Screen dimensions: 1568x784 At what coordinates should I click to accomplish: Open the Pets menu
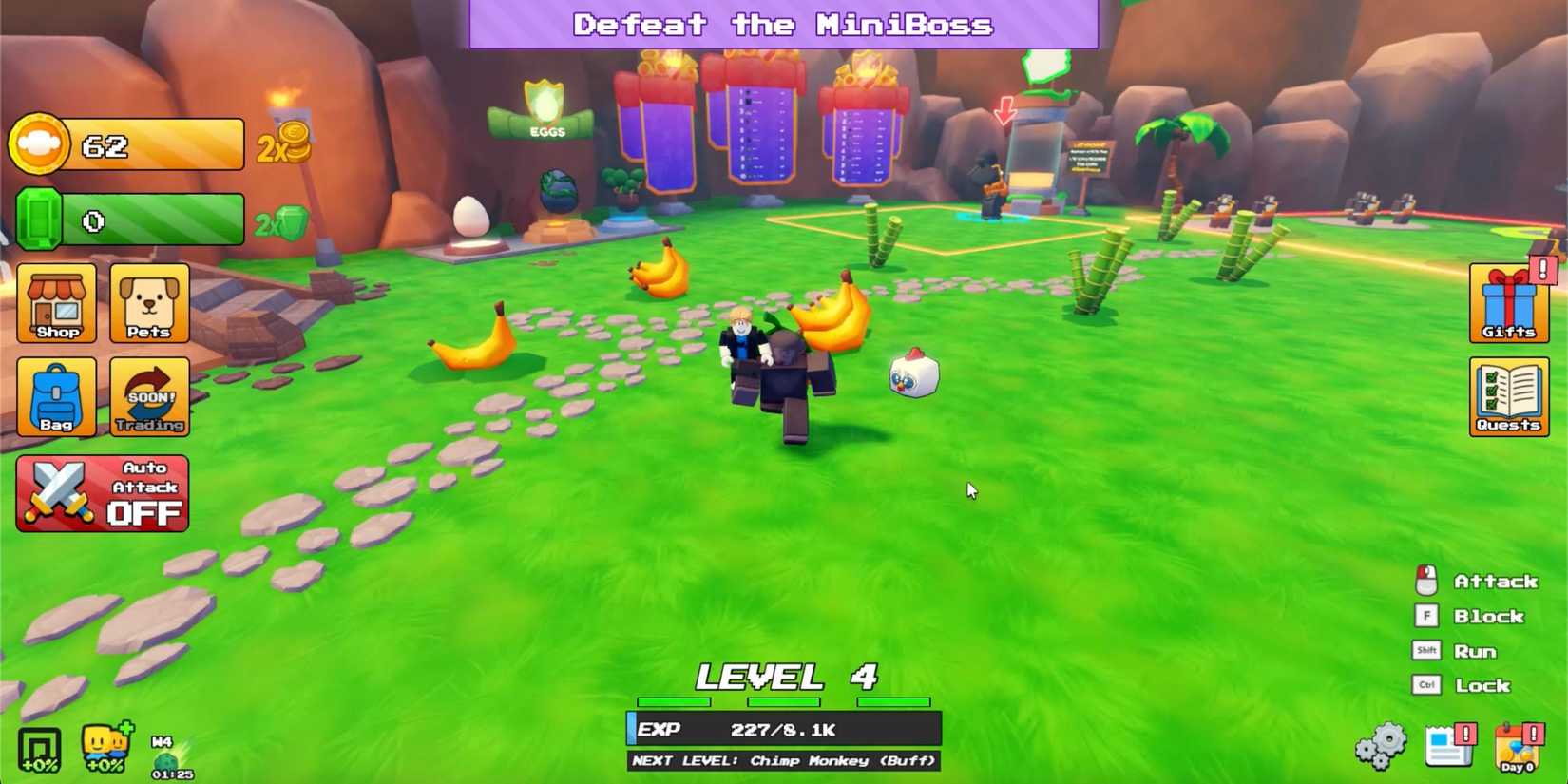coord(149,306)
